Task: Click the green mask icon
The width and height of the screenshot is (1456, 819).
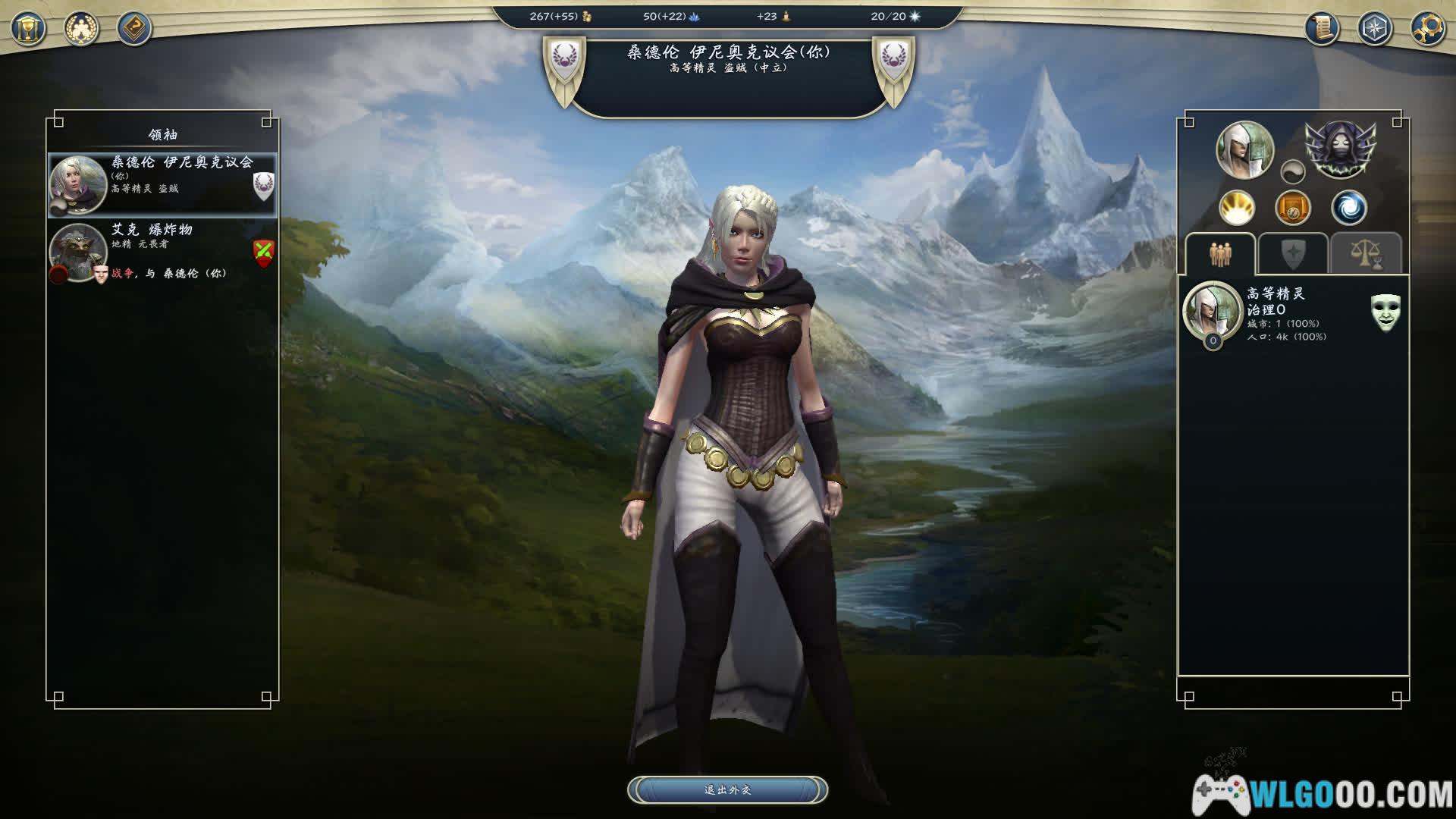Action: tap(1385, 312)
